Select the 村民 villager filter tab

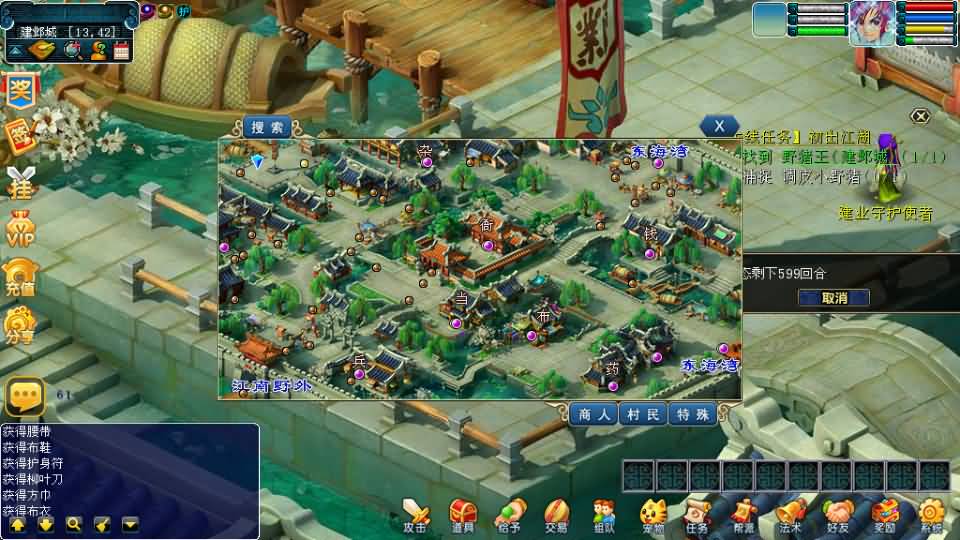pyautogui.click(x=643, y=415)
